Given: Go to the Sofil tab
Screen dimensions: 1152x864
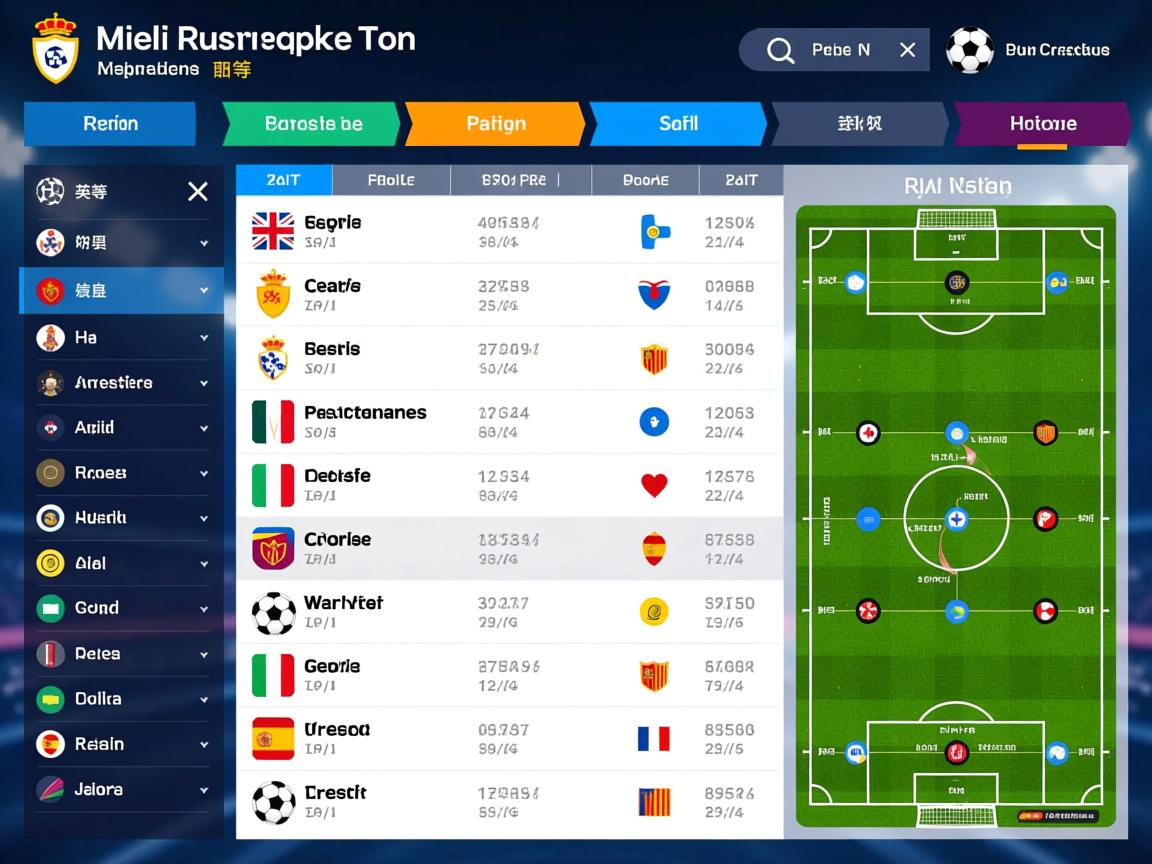Looking at the screenshot, I should pos(678,124).
